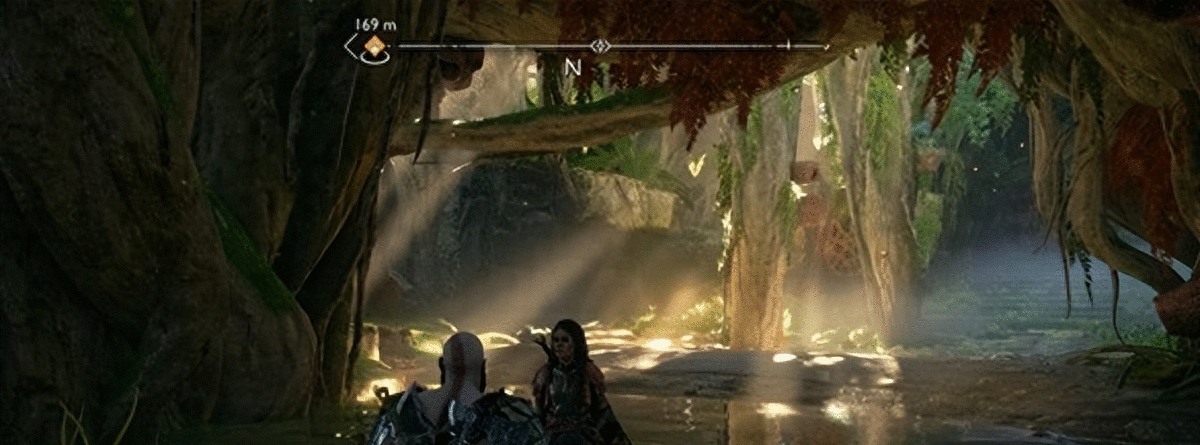Screen dimensions: 1200x445
Task: Click the North indicator below the compass
Action: [573, 67]
